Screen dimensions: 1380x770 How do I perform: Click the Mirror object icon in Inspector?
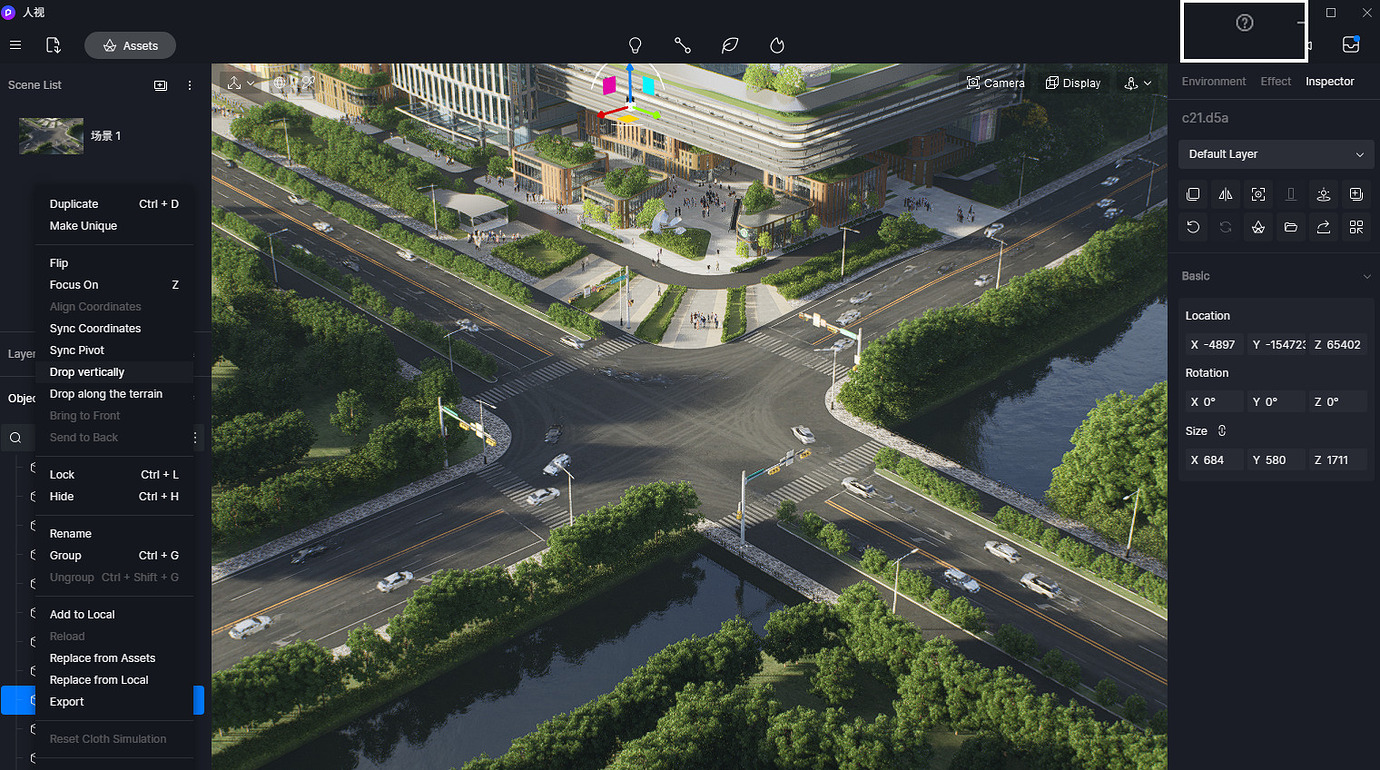(1225, 194)
